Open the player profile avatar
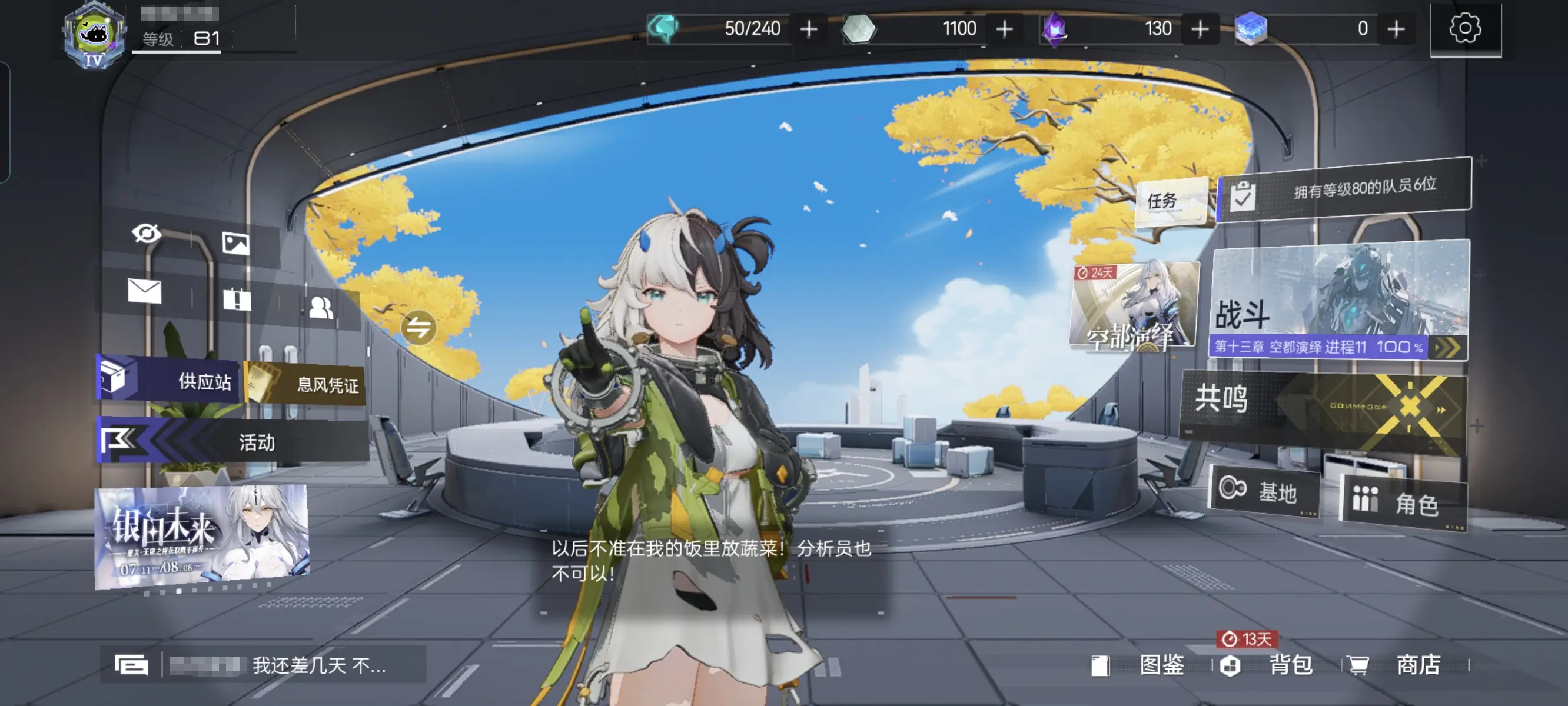 (94, 35)
